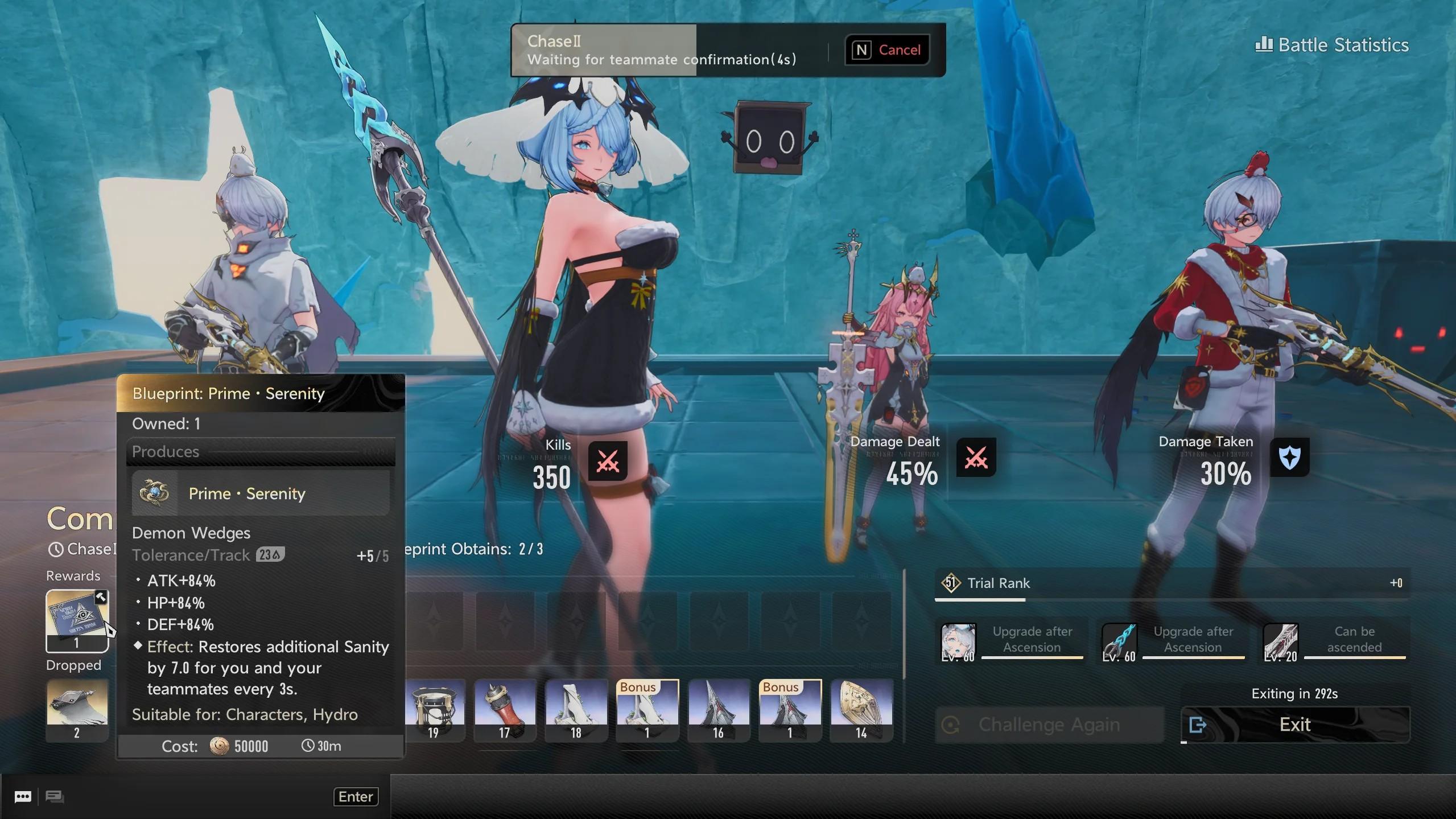Select the Prime Serenity blueprint reward
Viewport: 1456px width, 819px height.
tap(77, 619)
